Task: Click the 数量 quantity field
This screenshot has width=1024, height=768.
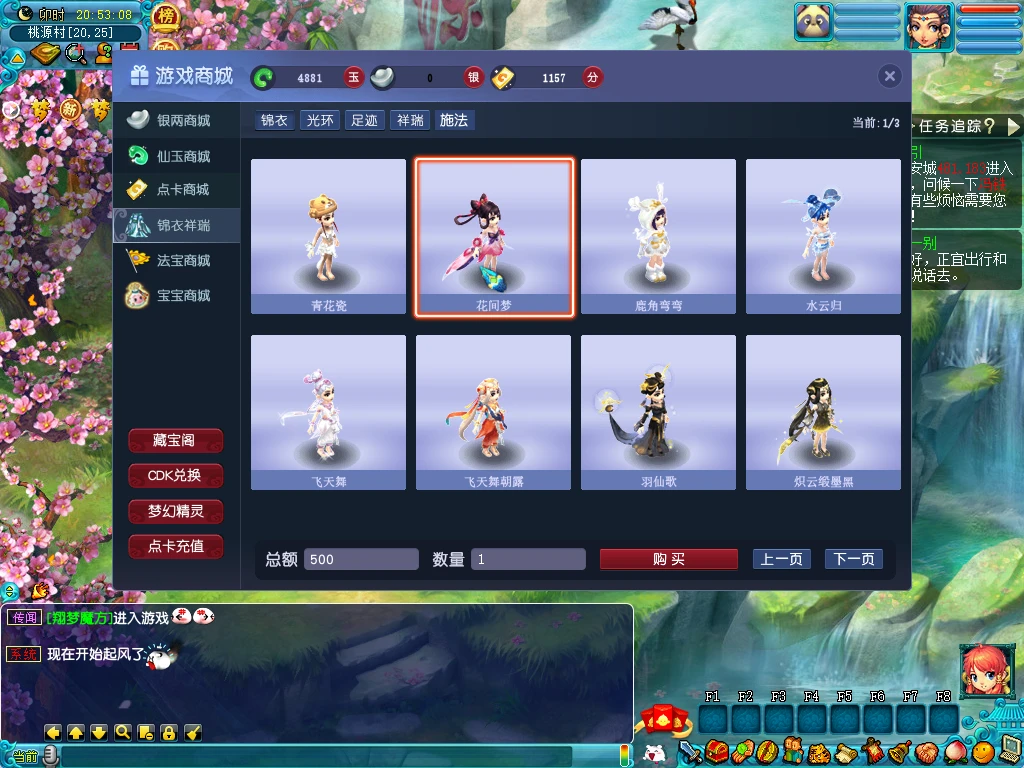Action: 528,559
